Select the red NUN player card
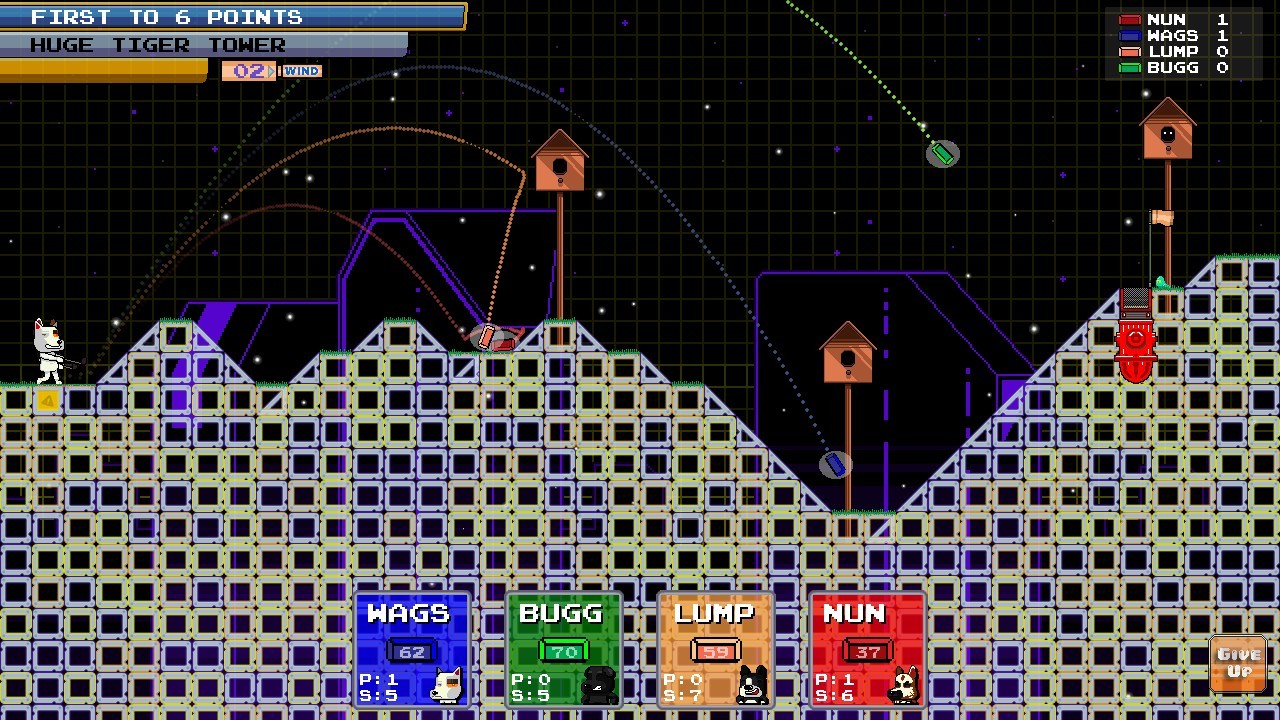Viewport: 1280px width, 720px height. coord(868,650)
